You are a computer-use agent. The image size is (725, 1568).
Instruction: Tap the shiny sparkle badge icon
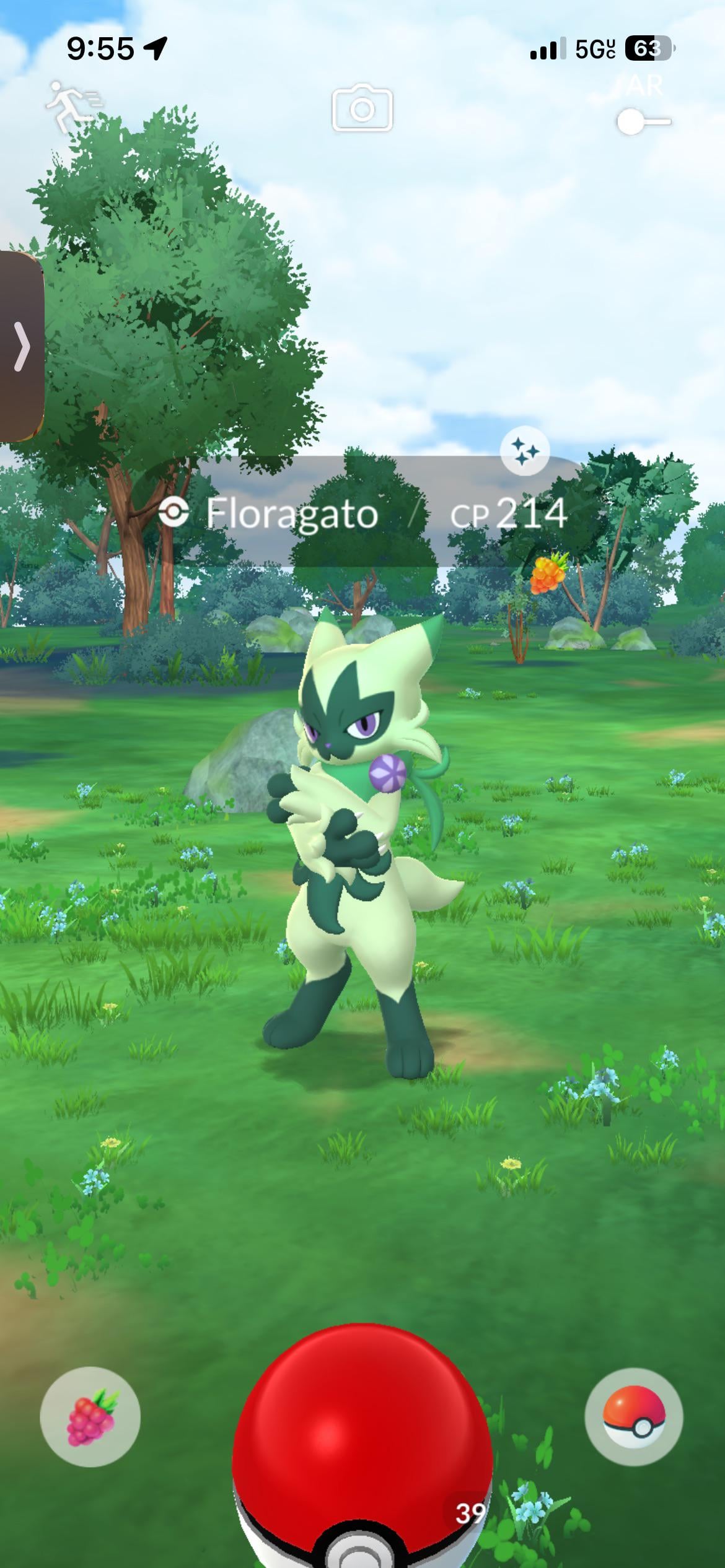pos(524,451)
